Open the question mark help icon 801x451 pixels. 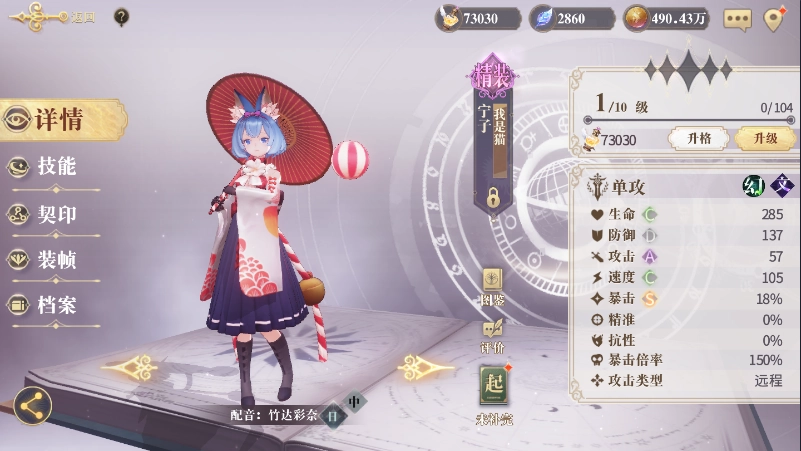[121, 17]
